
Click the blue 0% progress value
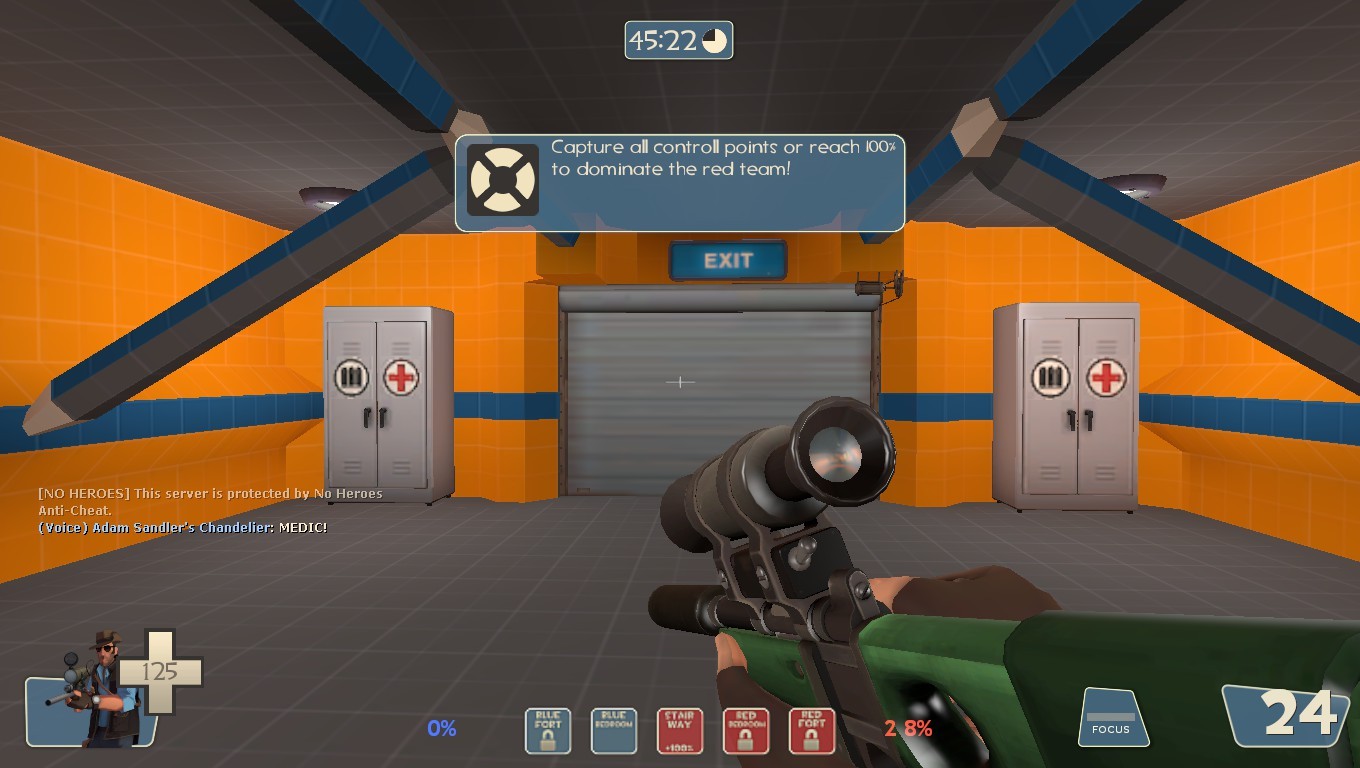click(441, 730)
